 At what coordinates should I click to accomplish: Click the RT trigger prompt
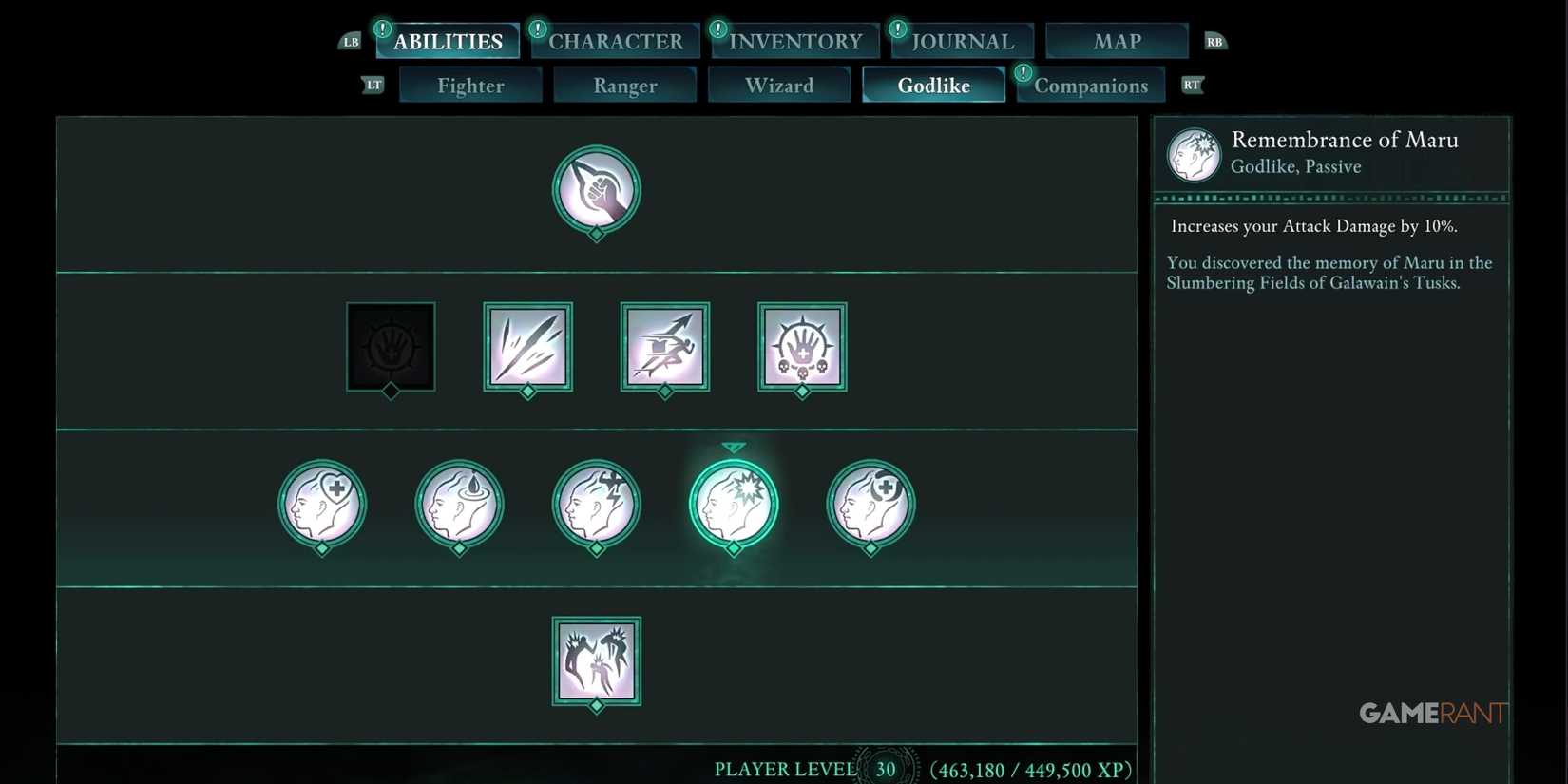click(1192, 85)
